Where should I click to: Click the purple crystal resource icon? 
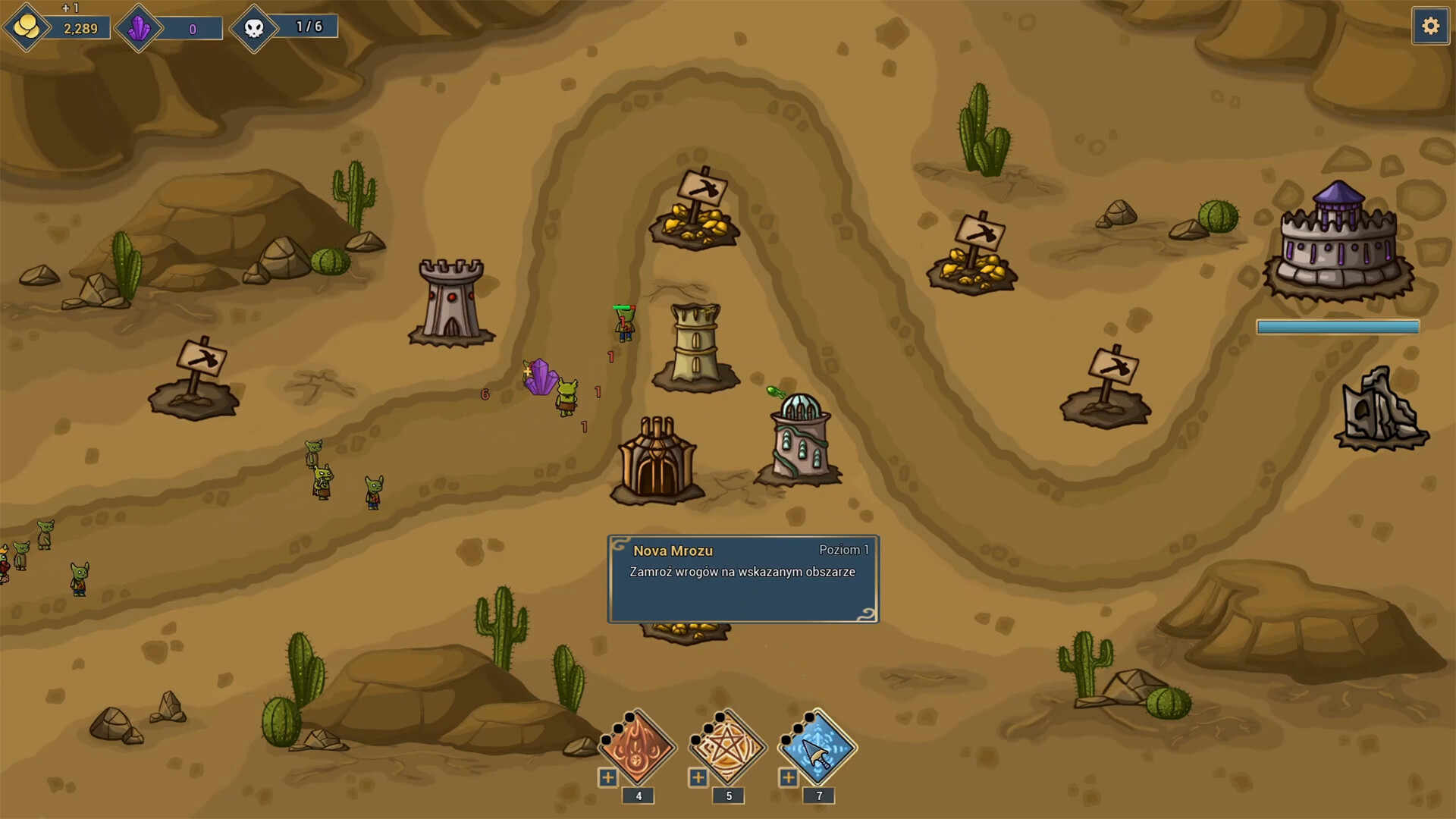click(x=139, y=27)
